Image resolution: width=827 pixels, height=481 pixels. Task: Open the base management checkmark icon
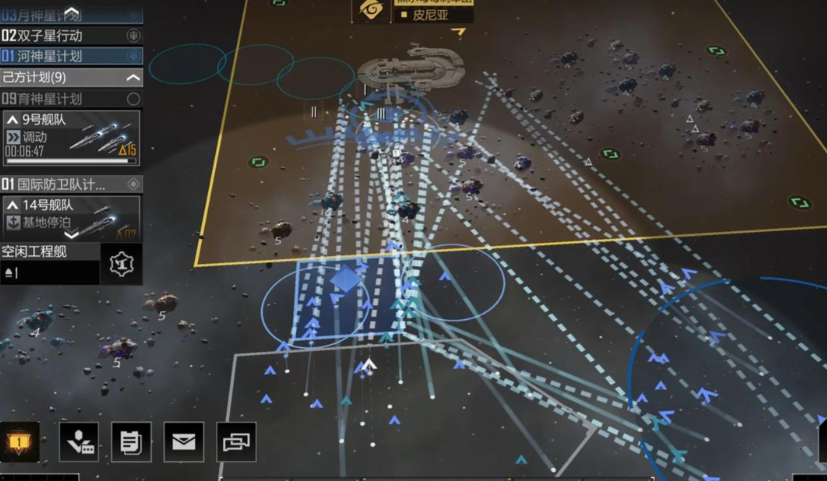(79, 442)
